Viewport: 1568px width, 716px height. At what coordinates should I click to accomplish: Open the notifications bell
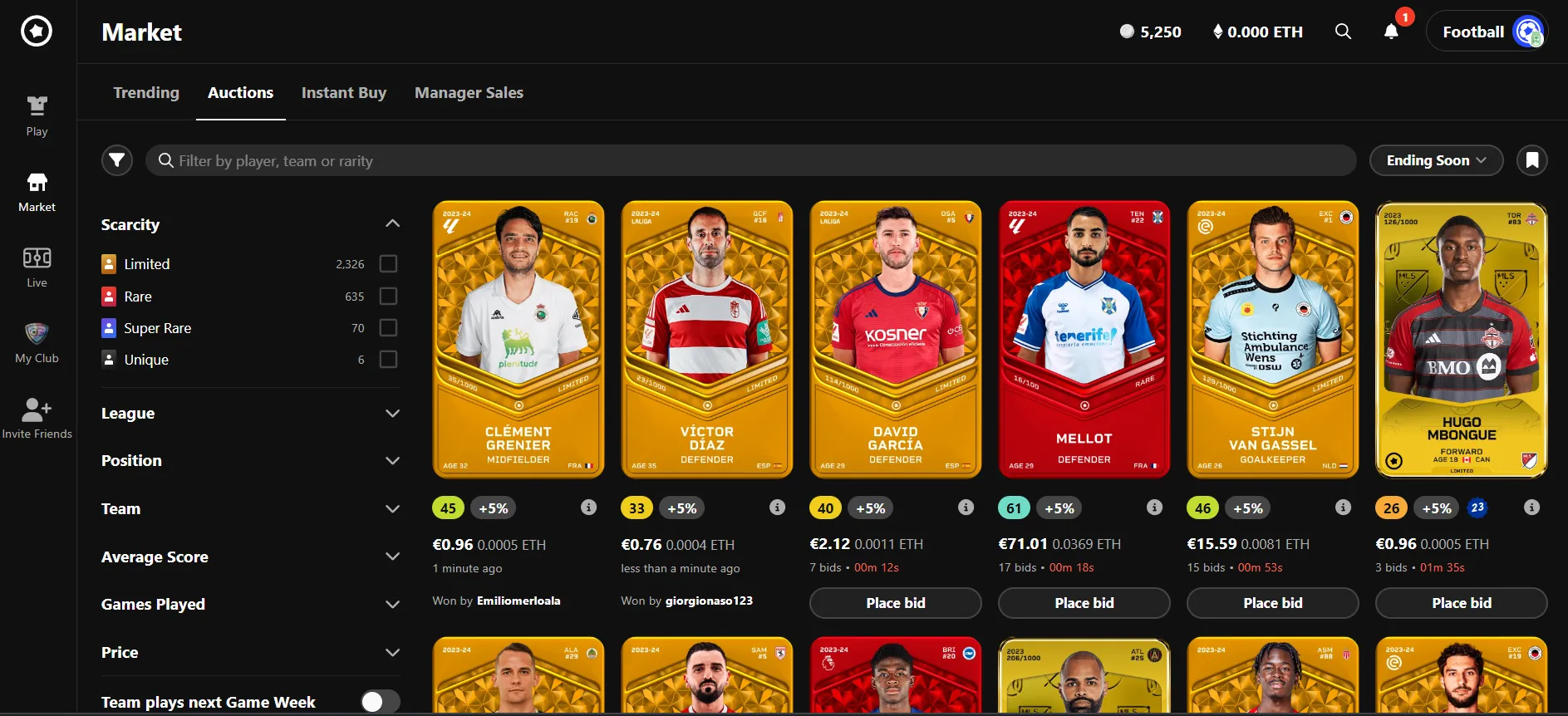1390,32
